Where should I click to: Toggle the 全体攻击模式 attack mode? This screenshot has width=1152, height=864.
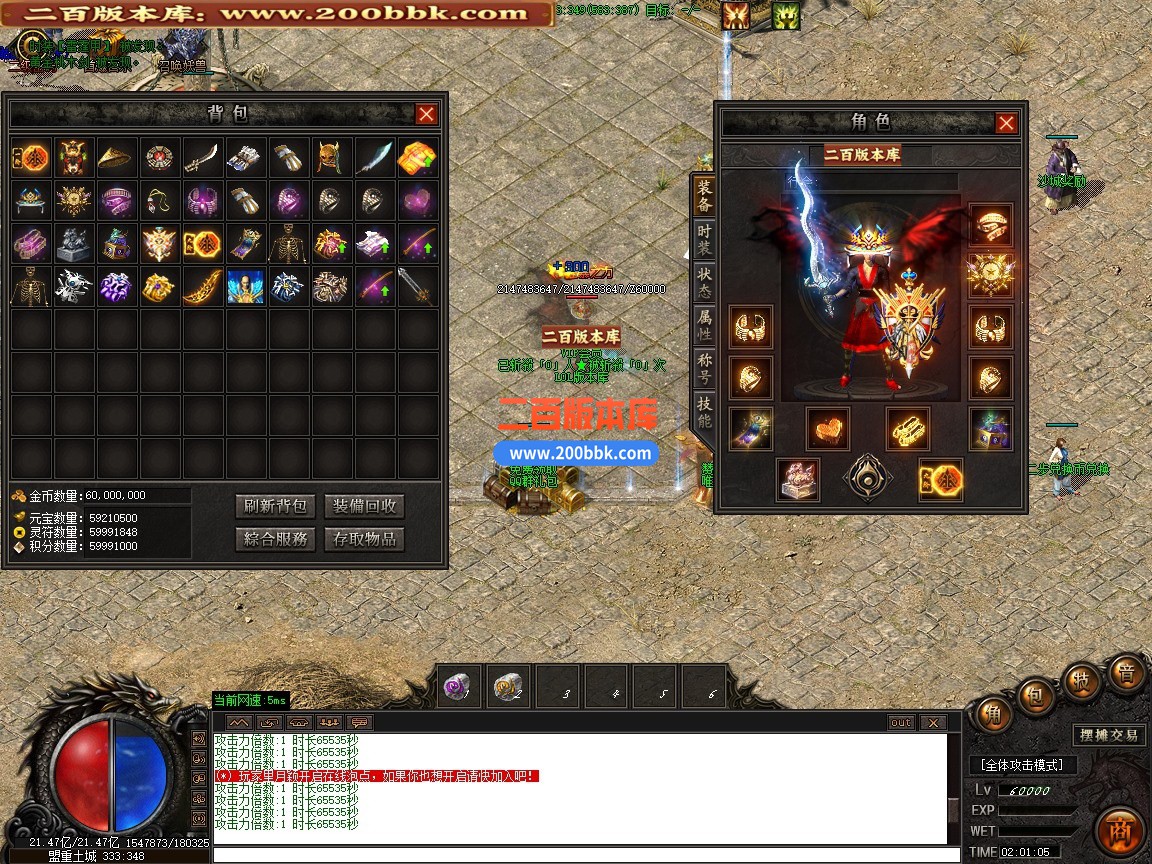[1021, 765]
